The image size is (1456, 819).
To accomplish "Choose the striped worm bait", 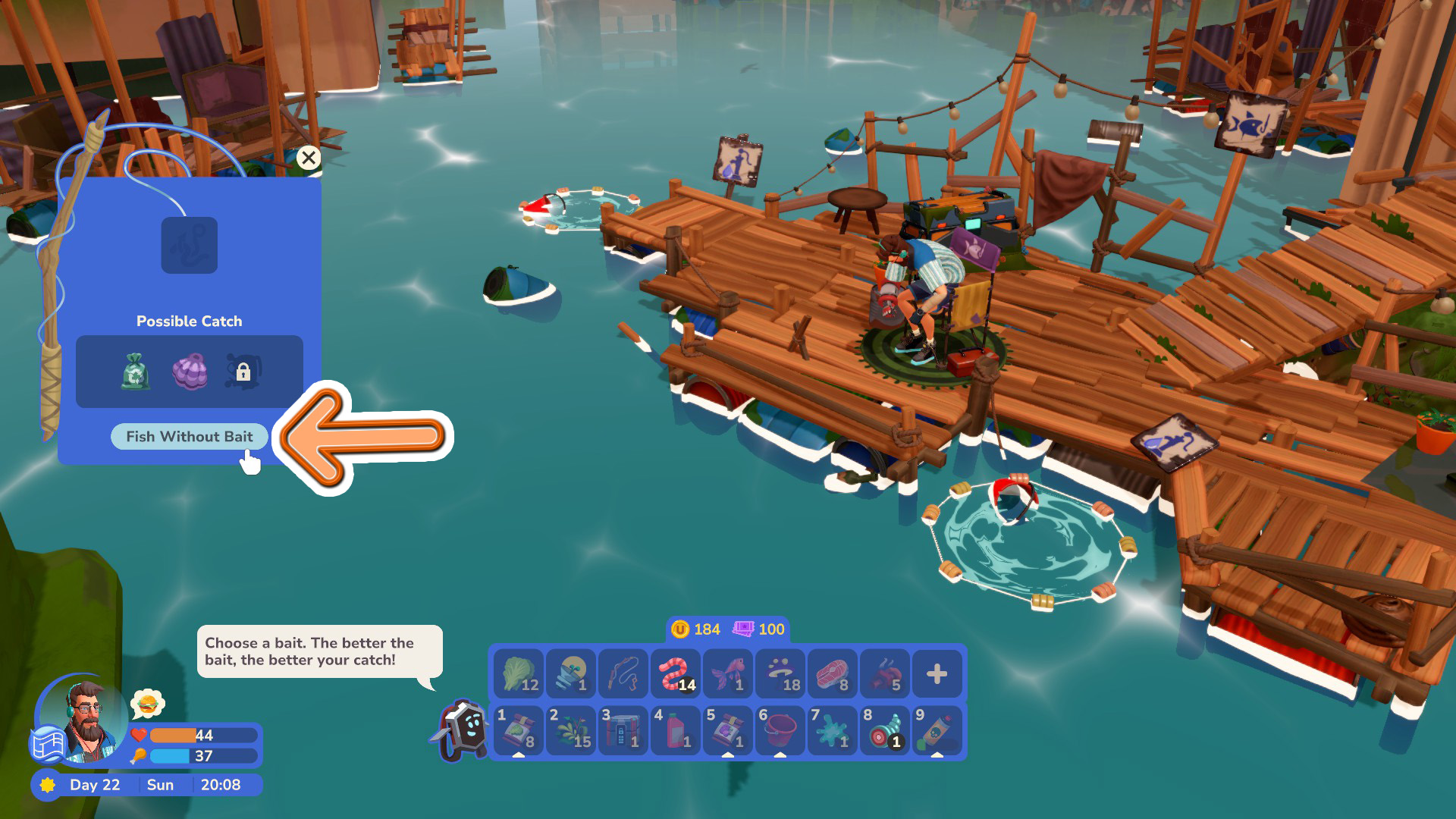I will click(675, 674).
